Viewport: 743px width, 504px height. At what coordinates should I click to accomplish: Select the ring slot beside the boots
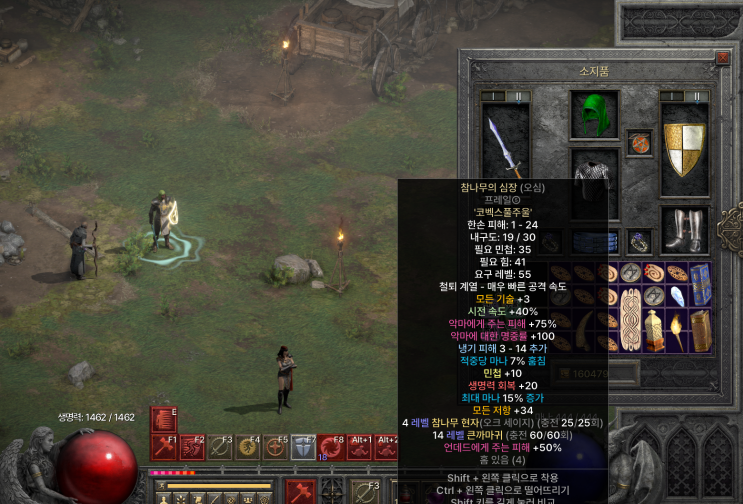[639, 241]
